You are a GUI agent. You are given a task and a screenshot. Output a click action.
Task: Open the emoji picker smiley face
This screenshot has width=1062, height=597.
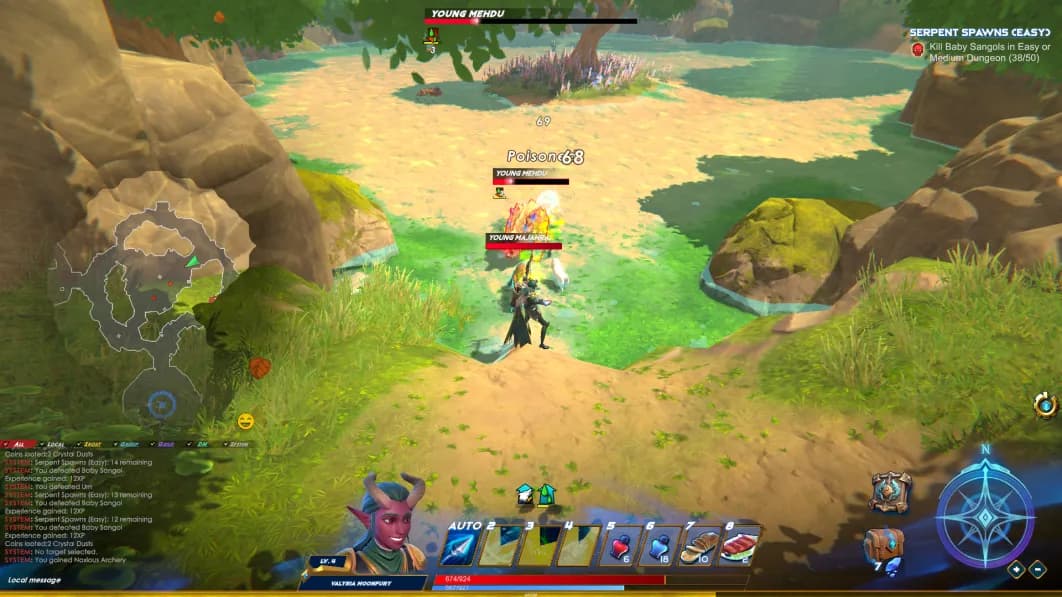click(246, 421)
